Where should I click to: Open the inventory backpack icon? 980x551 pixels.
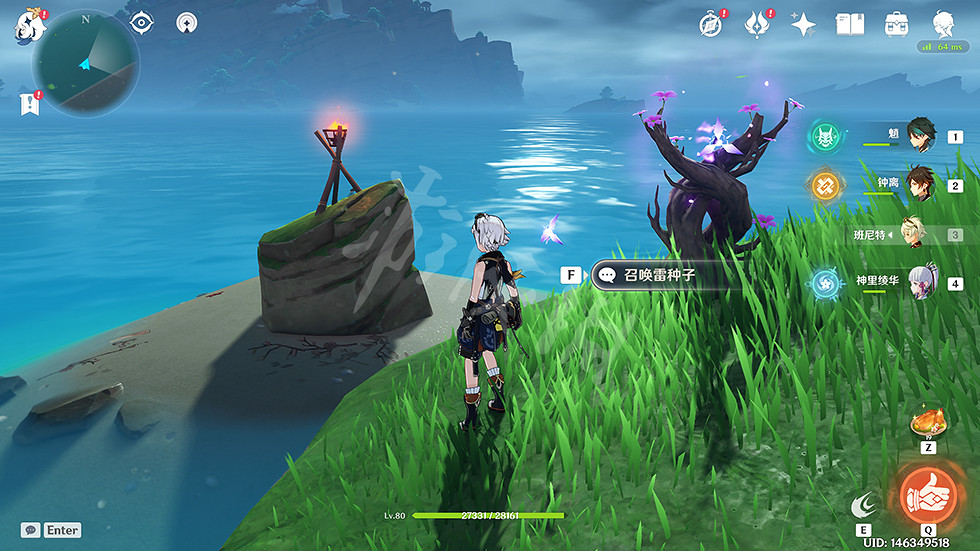[897, 24]
